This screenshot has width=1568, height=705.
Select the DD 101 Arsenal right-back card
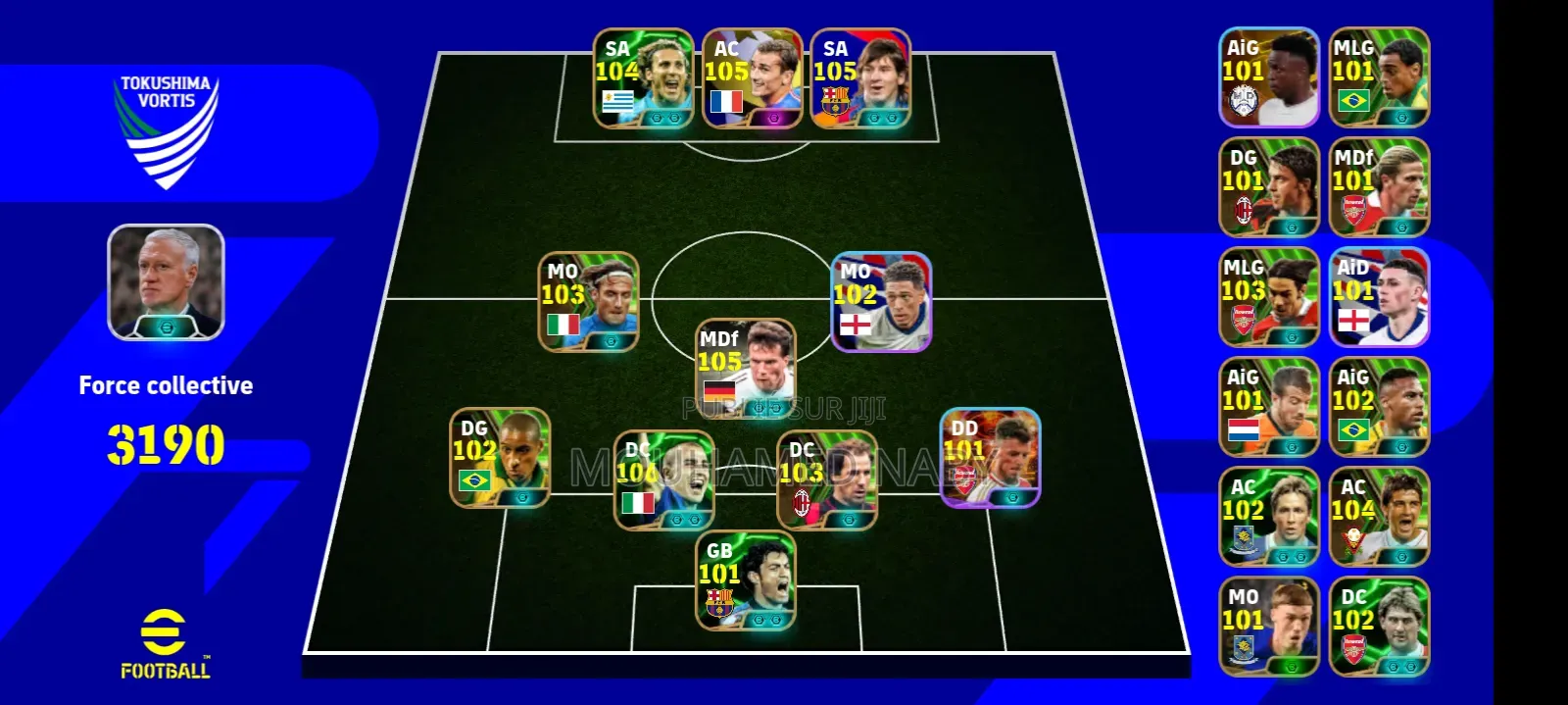point(990,458)
